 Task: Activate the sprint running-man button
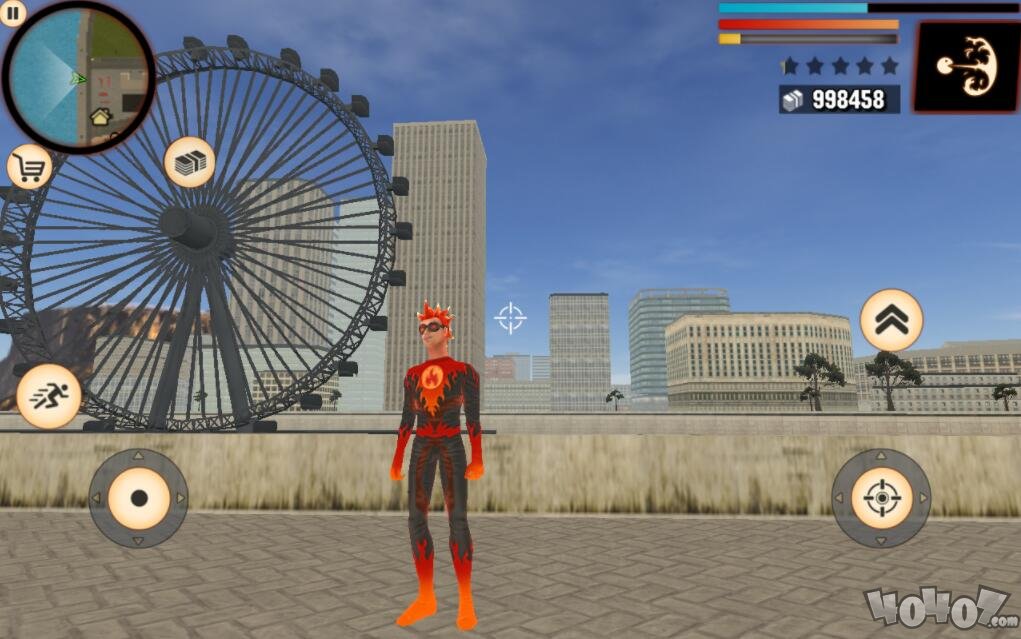click(49, 396)
